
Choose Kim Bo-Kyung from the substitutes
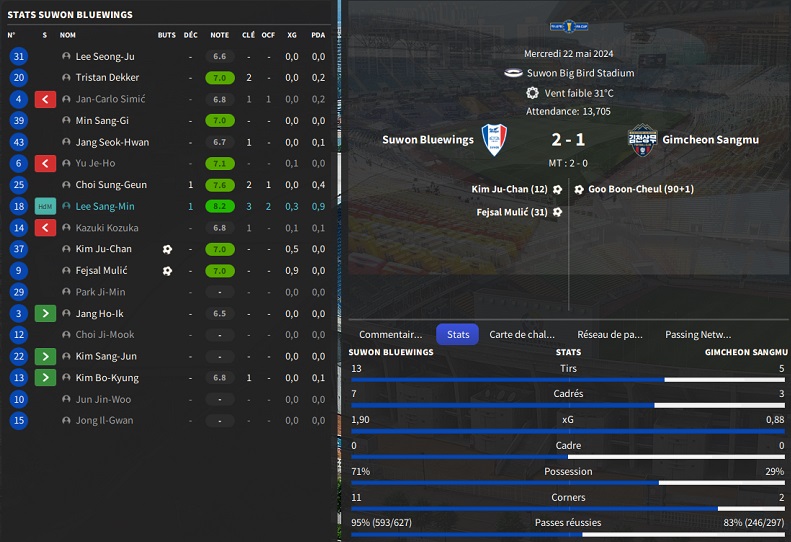(107, 378)
